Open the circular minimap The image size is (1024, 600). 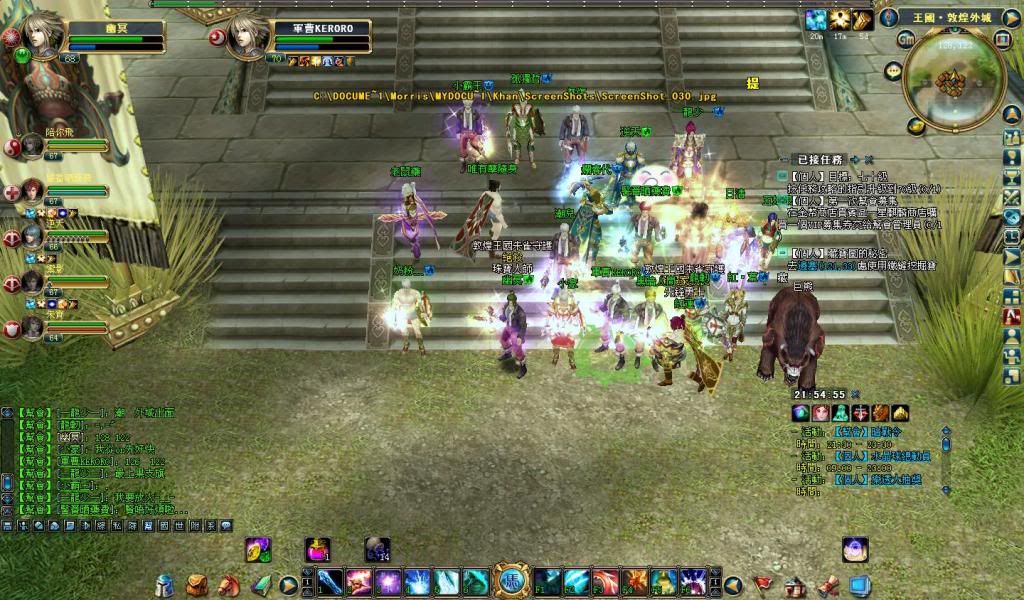pyautogui.click(x=955, y=82)
